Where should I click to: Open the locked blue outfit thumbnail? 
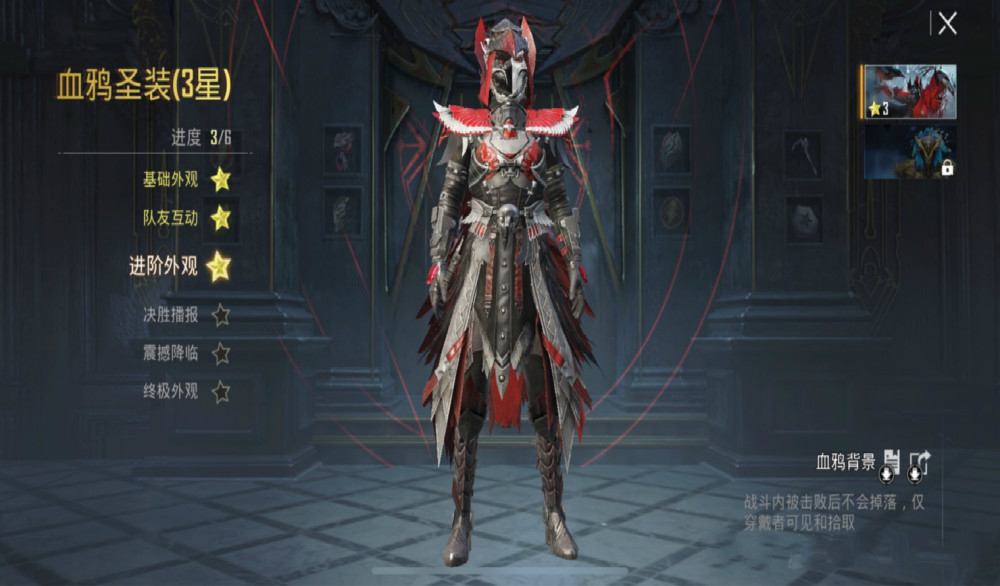(x=910, y=152)
